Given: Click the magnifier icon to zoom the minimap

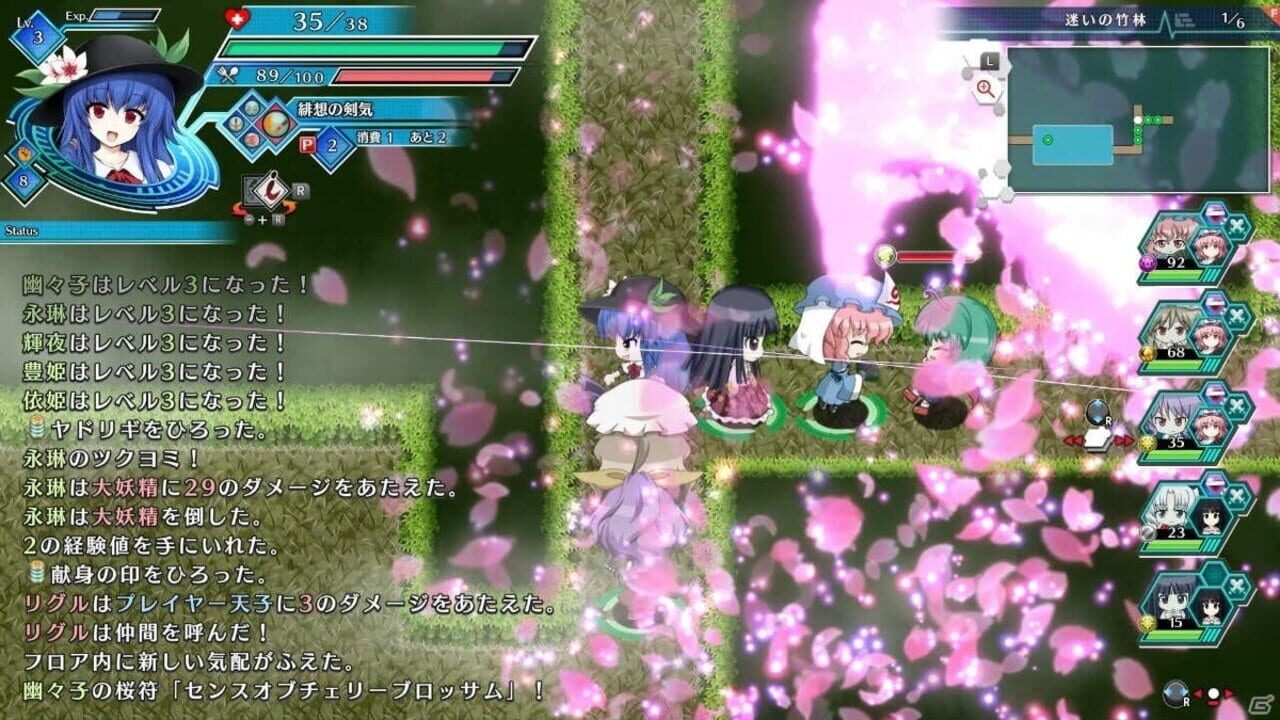Looking at the screenshot, I should pos(985,87).
